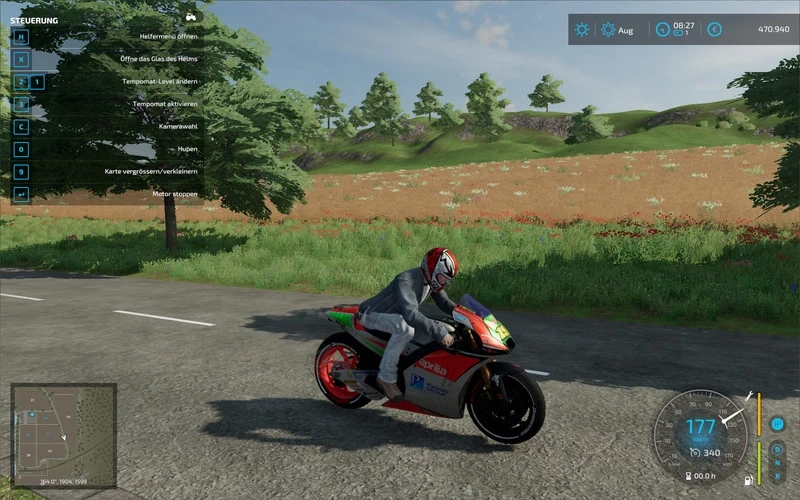This screenshot has height=500, width=800.
Task: Click the euro money icon
Action: click(x=715, y=30)
